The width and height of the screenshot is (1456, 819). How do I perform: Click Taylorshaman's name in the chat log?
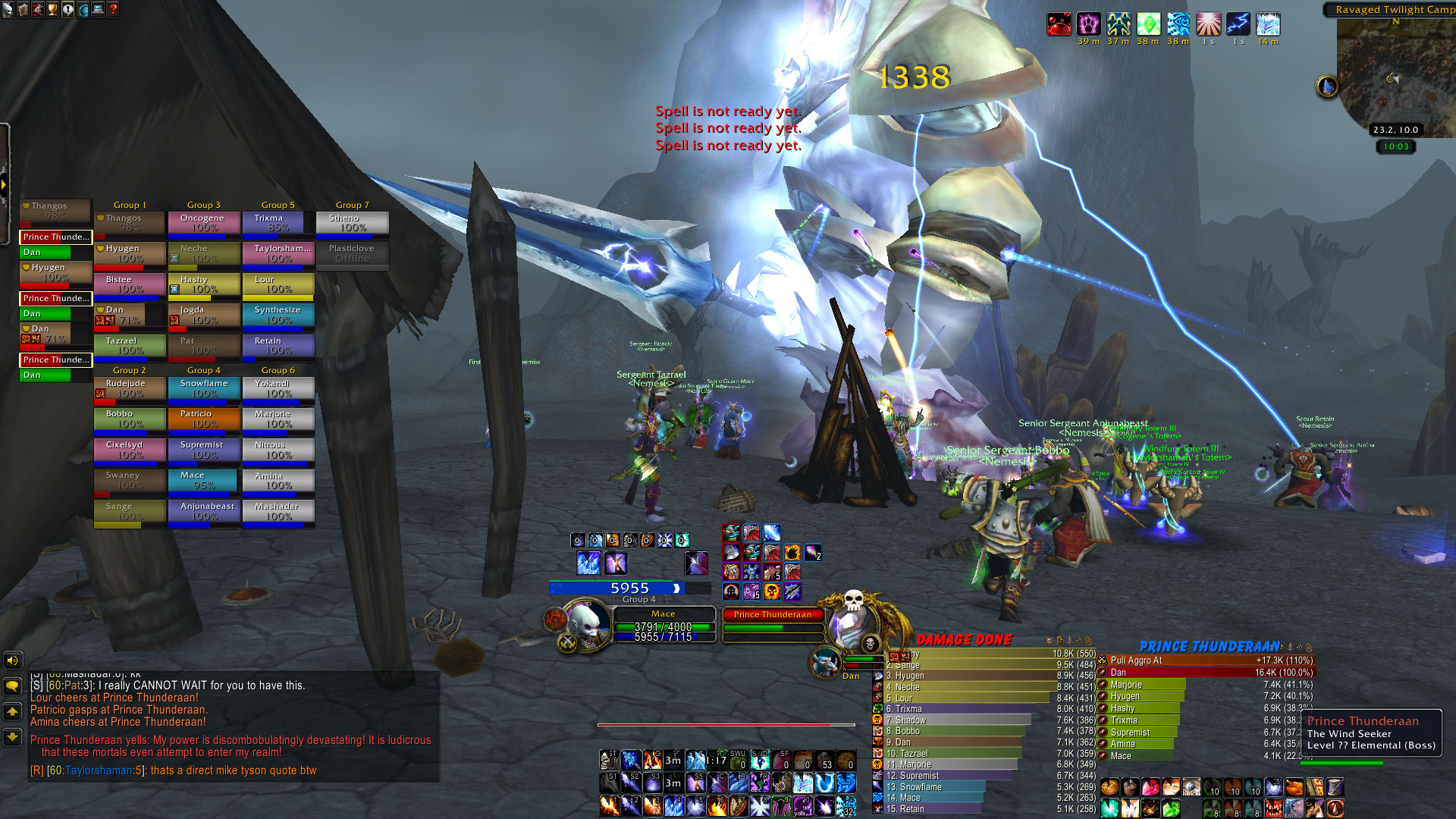point(99,770)
